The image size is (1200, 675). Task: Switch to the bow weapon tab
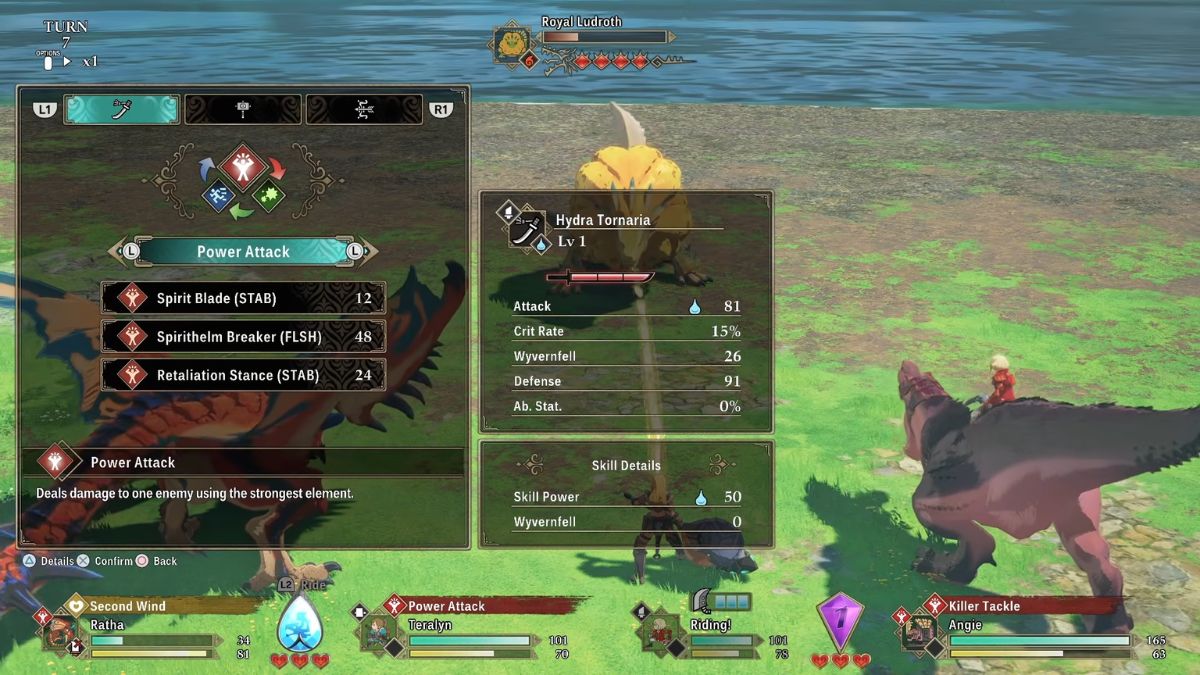[364, 109]
